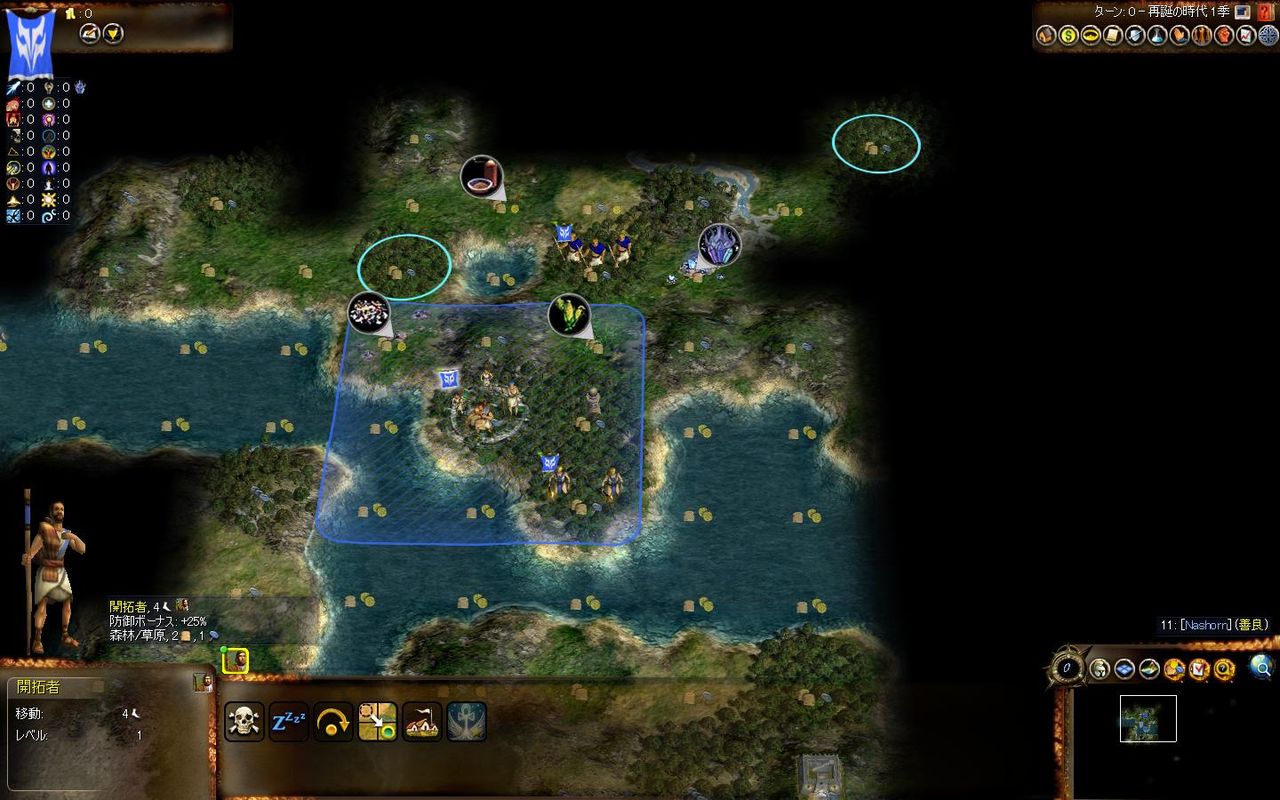
Task: Open the statistics graph icon
Action: (1247, 37)
